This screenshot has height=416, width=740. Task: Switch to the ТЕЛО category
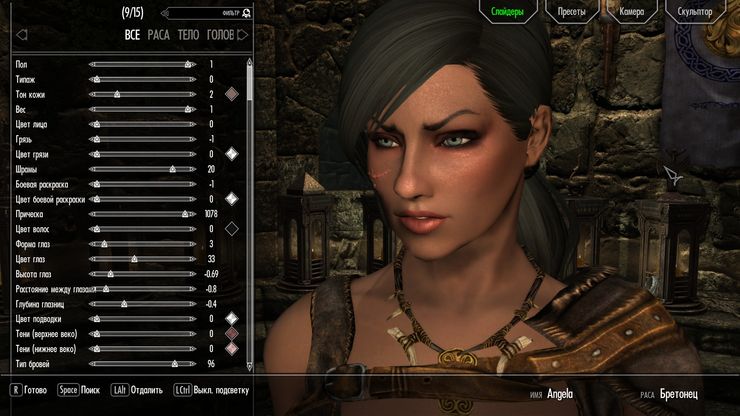(188, 35)
